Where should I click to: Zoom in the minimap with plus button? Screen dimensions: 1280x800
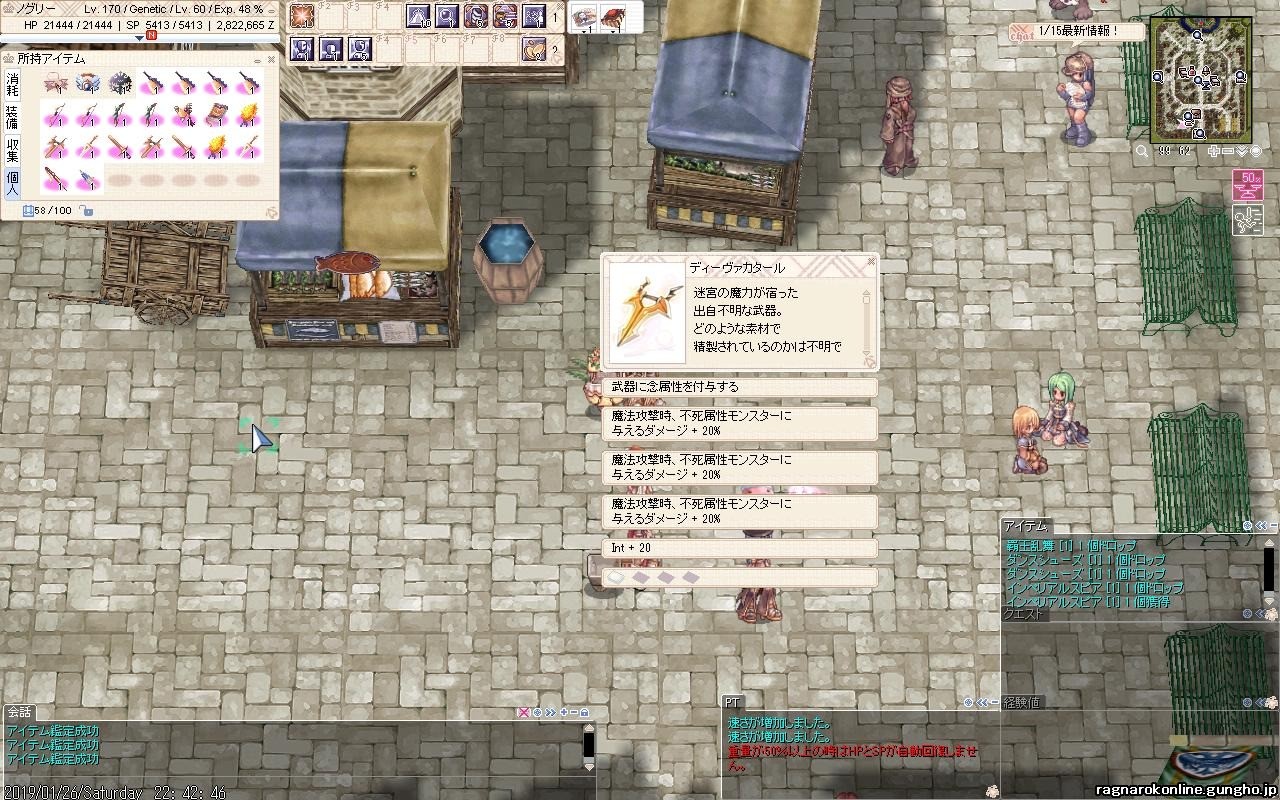pos(1213,151)
